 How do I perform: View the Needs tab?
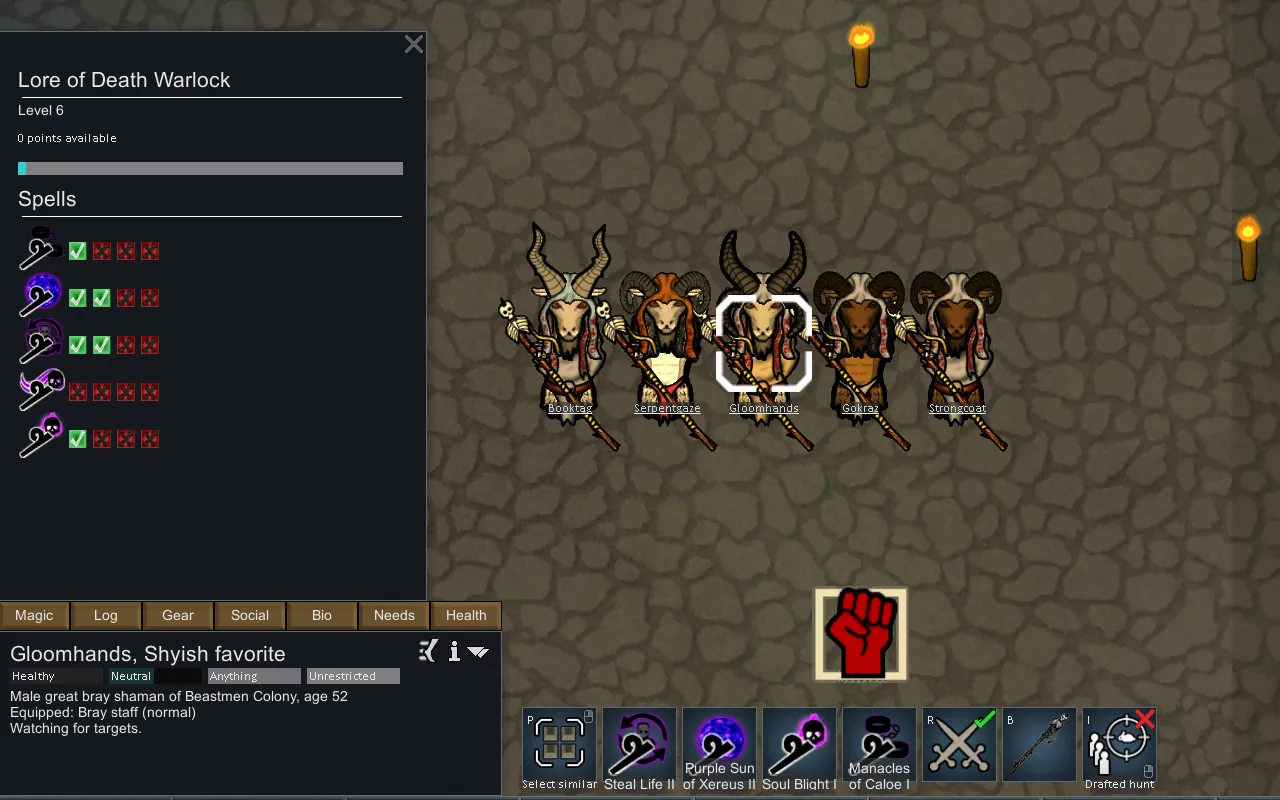[394, 615]
